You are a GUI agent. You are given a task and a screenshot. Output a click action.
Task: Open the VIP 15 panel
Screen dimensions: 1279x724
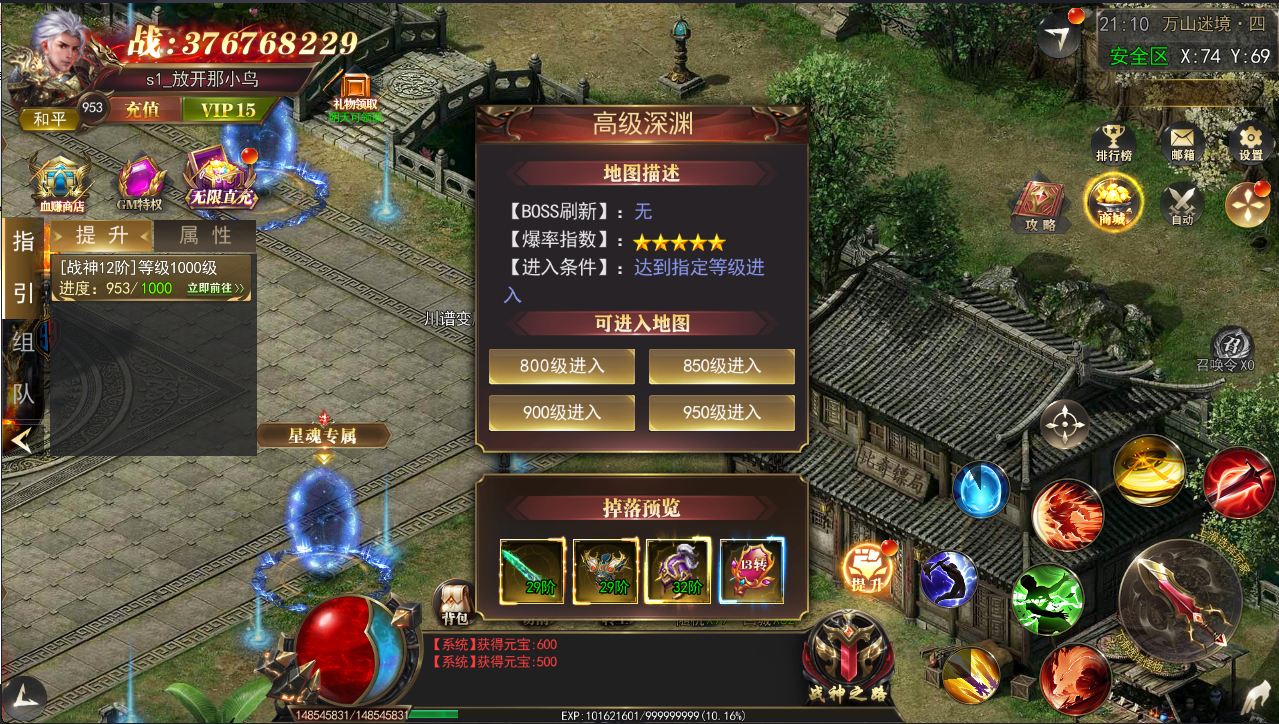point(227,110)
